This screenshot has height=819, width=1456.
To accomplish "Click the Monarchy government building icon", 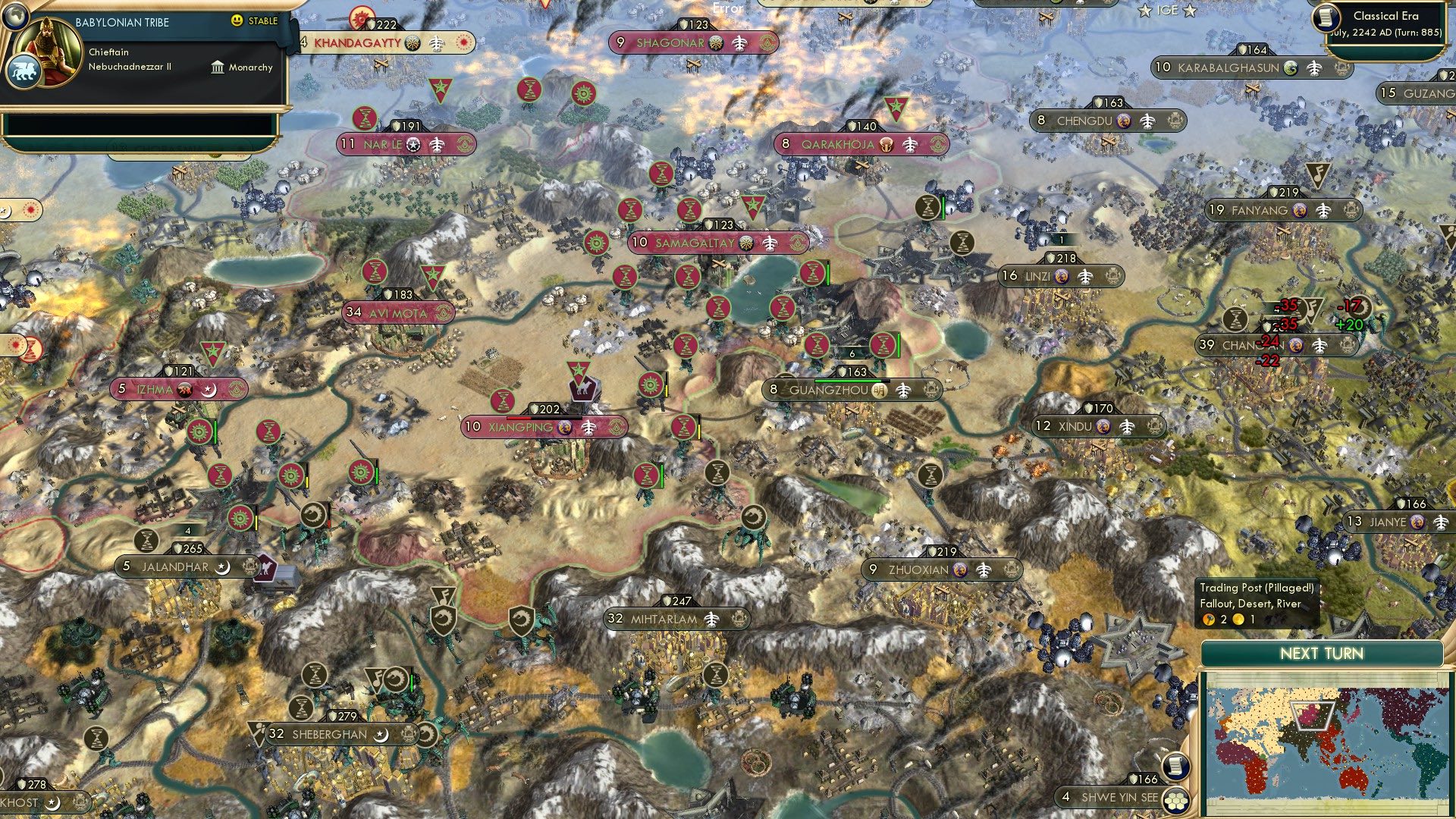I will click(218, 69).
